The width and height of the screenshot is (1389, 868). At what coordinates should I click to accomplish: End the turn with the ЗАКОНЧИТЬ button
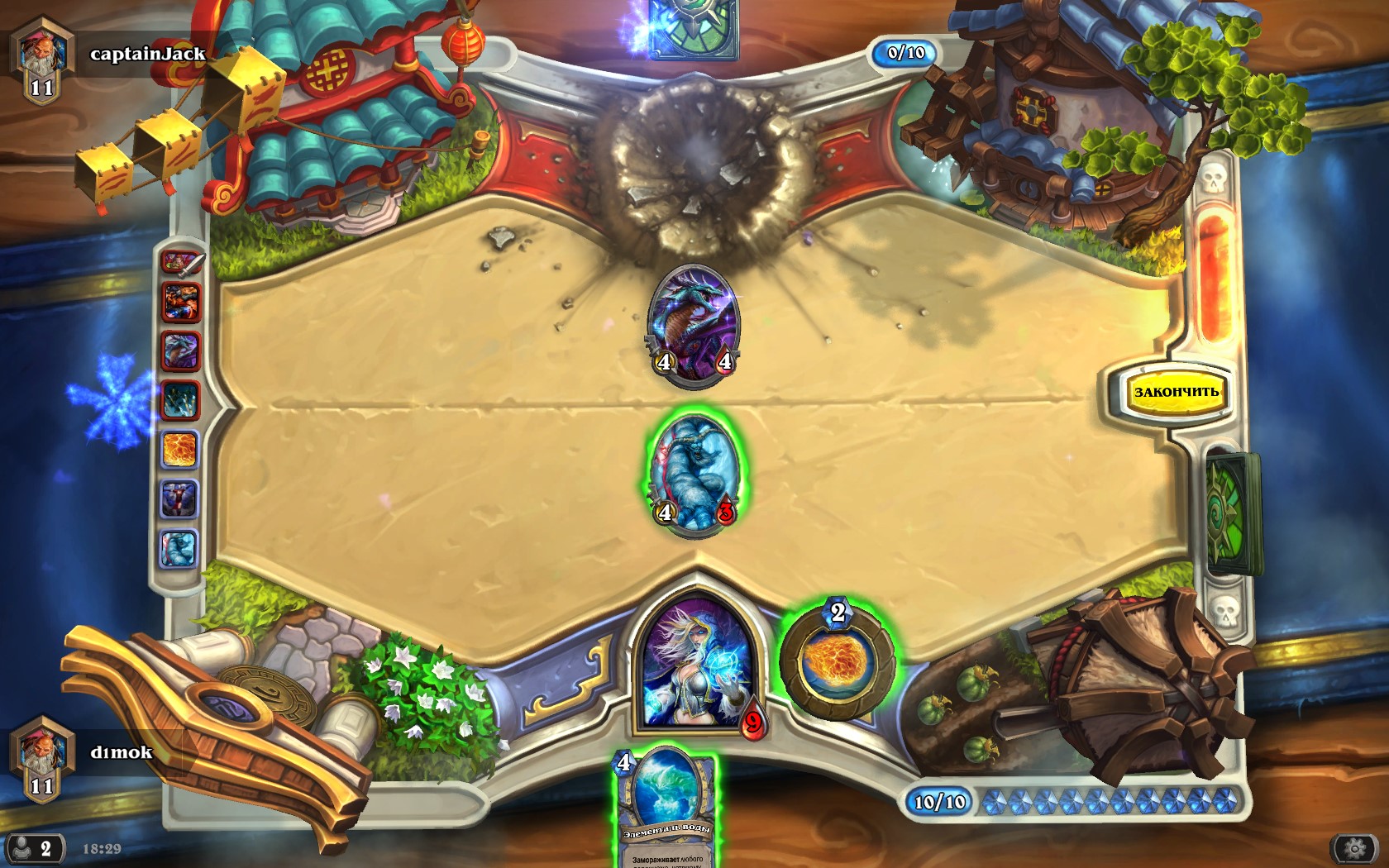[x=1175, y=392]
